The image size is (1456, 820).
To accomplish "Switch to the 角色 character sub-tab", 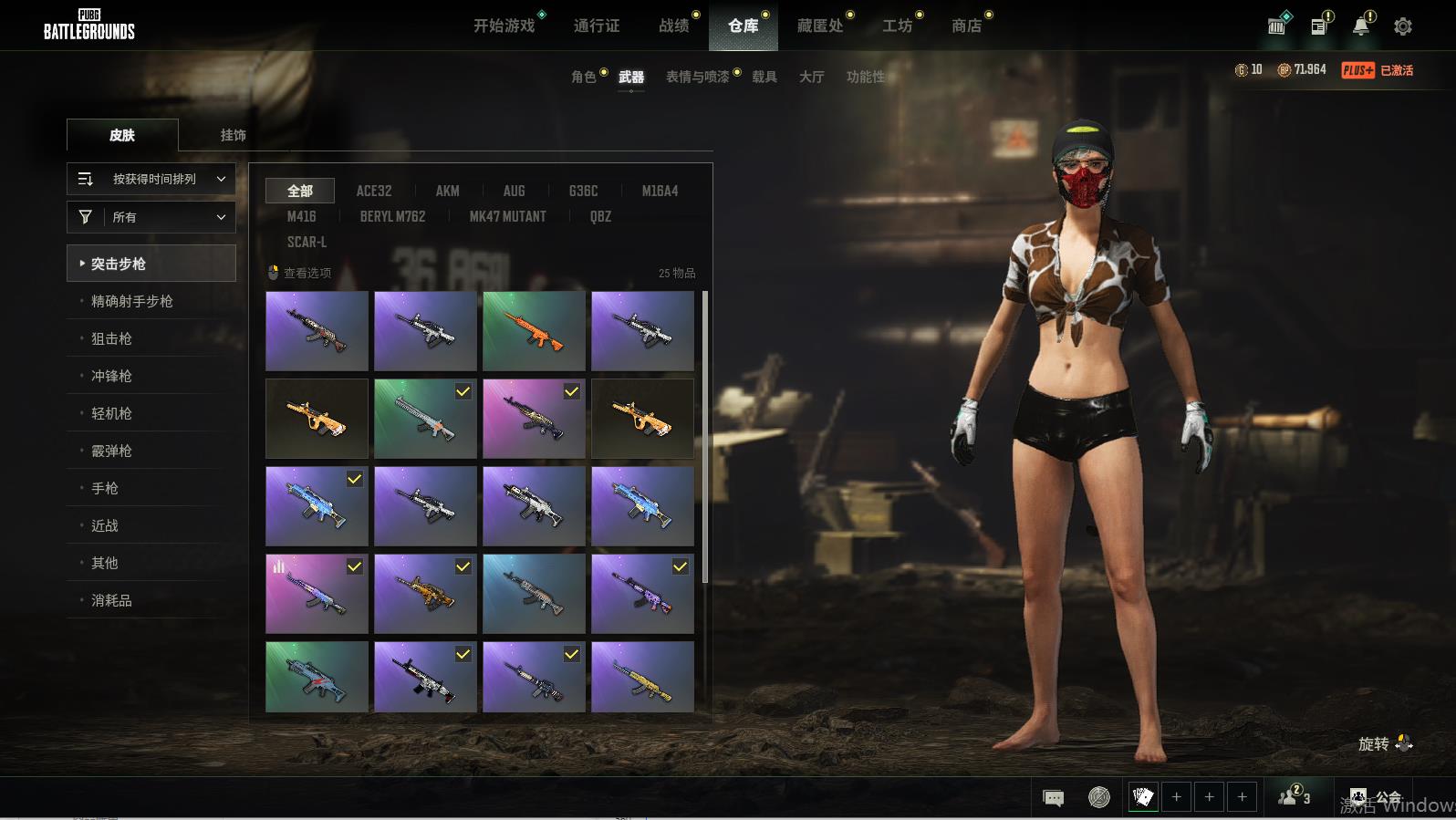I will click(x=583, y=77).
